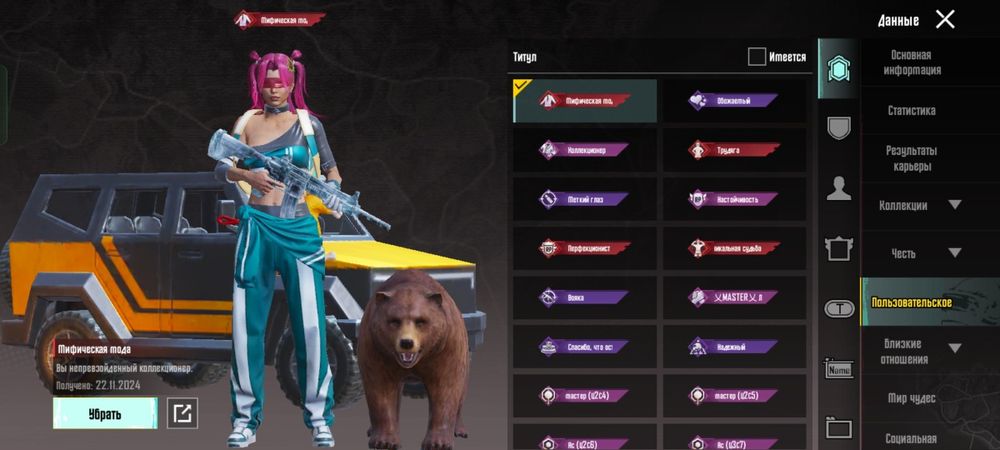Screen dimensions: 1000x450
Task: Pick the MASTER title
Action: click(x=735, y=297)
